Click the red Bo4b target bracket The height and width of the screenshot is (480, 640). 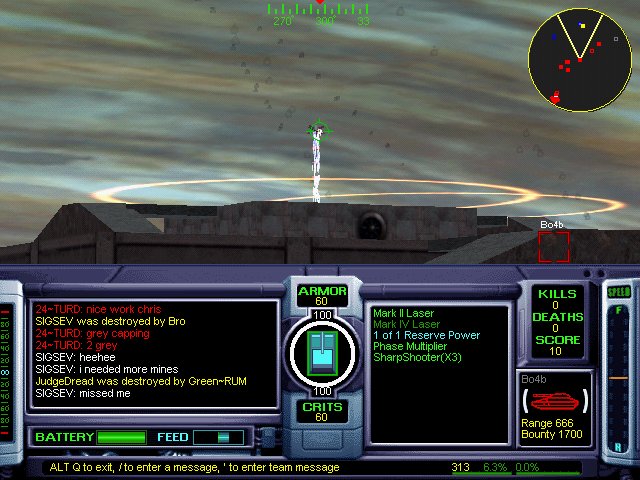pyautogui.click(x=553, y=246)
